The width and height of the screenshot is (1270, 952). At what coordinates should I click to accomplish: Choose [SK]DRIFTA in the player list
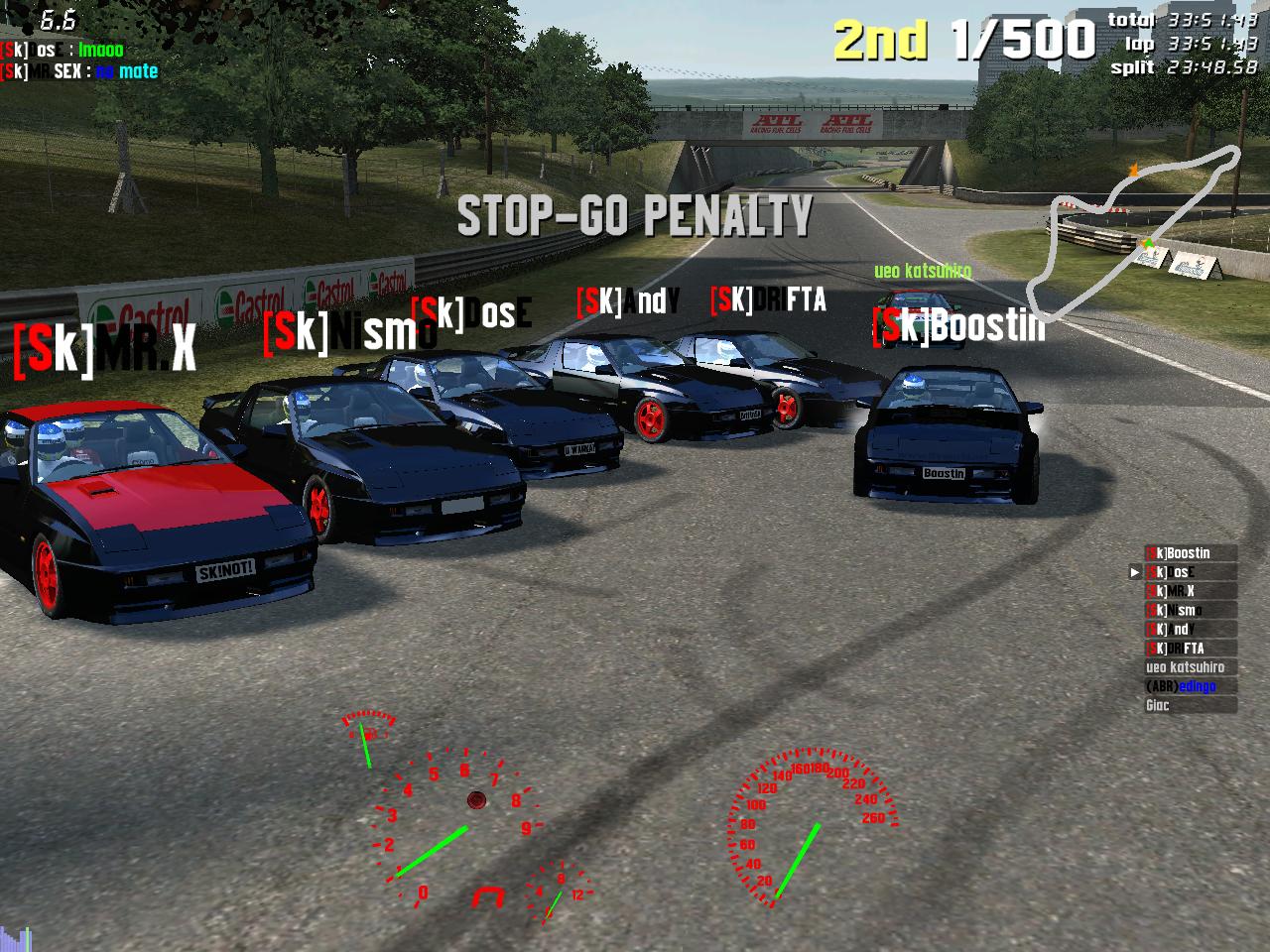[1190, 648]
